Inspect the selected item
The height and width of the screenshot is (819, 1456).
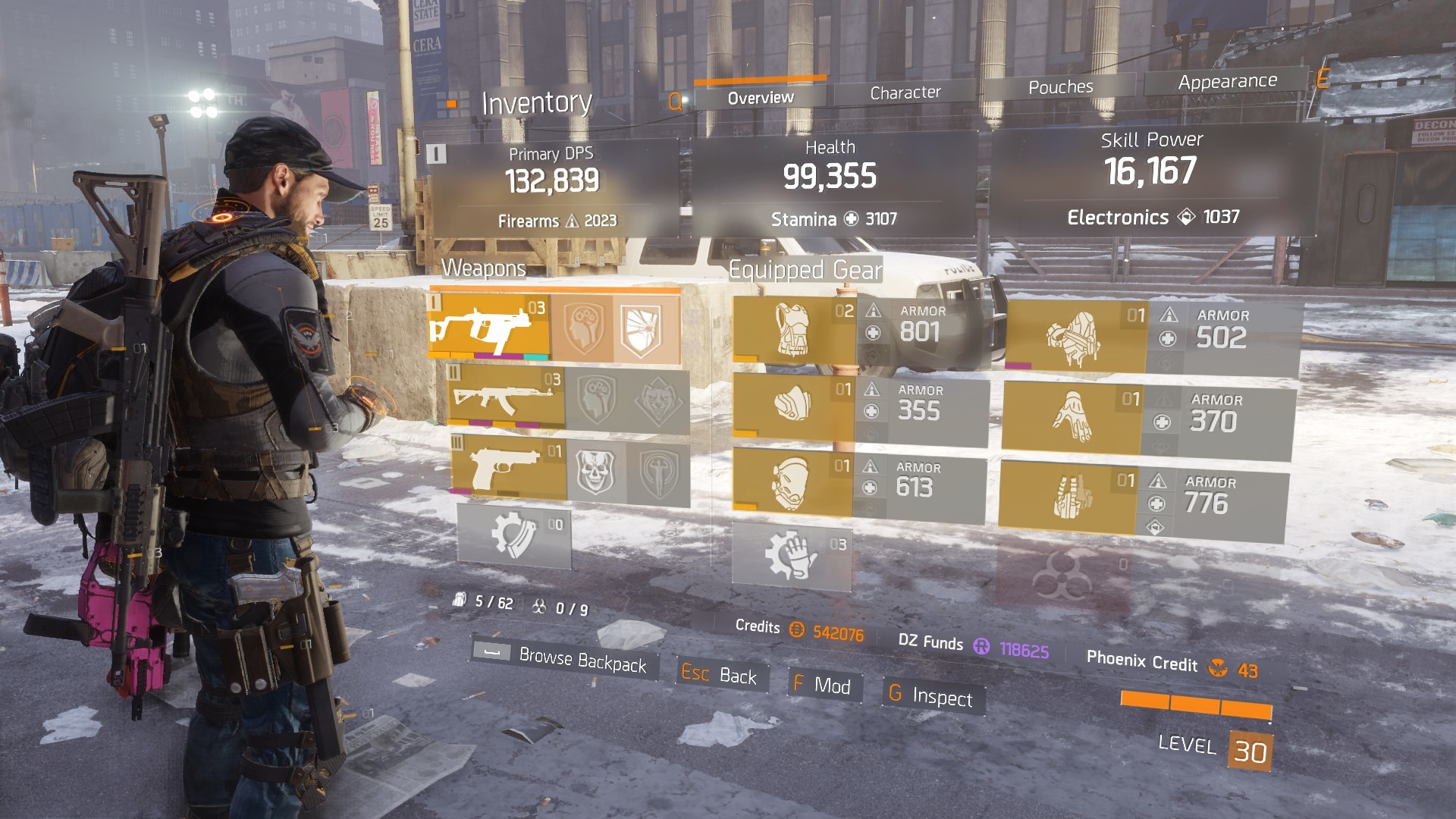click(933, 696)
